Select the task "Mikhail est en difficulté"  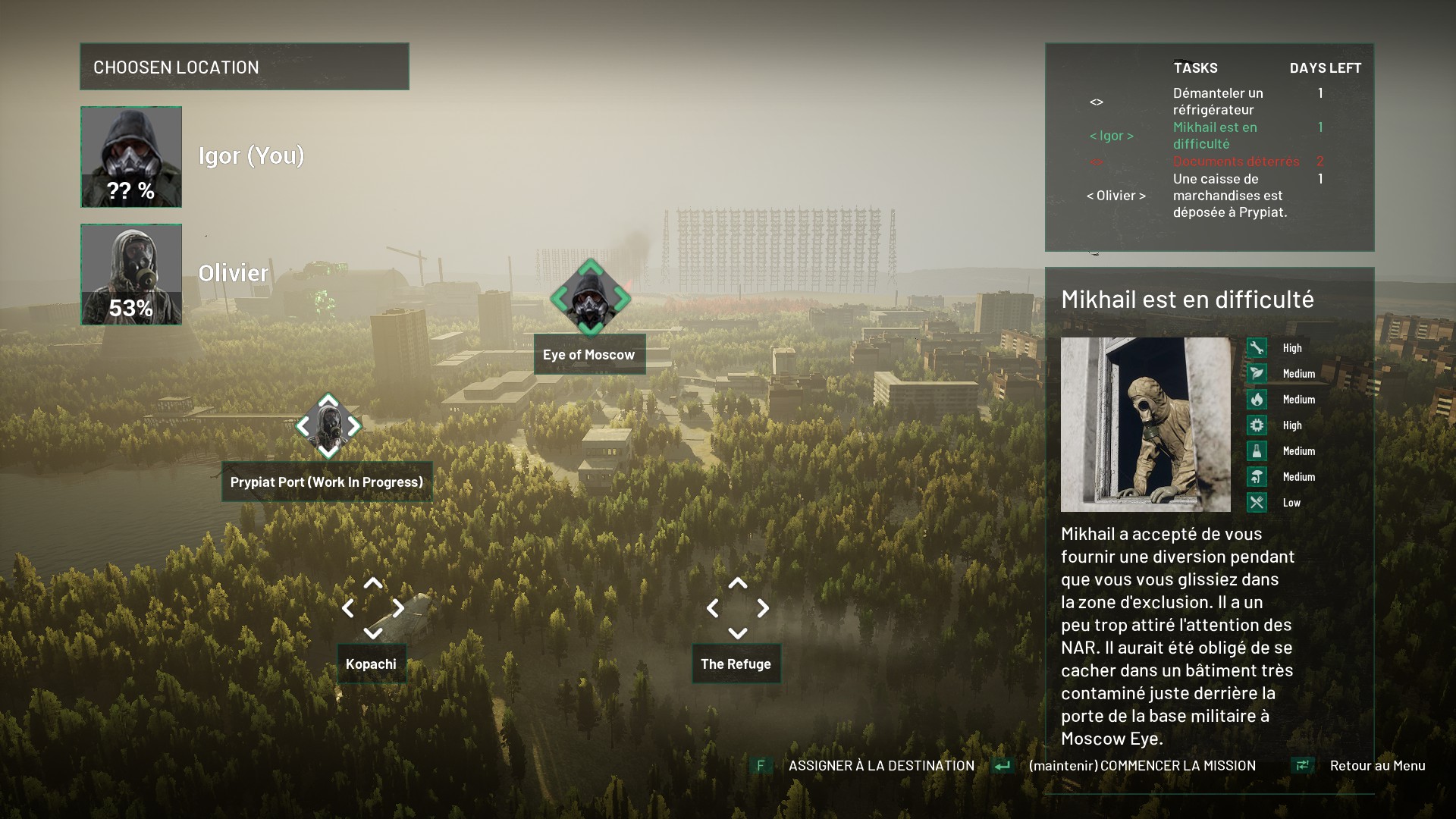[1215, 136]
